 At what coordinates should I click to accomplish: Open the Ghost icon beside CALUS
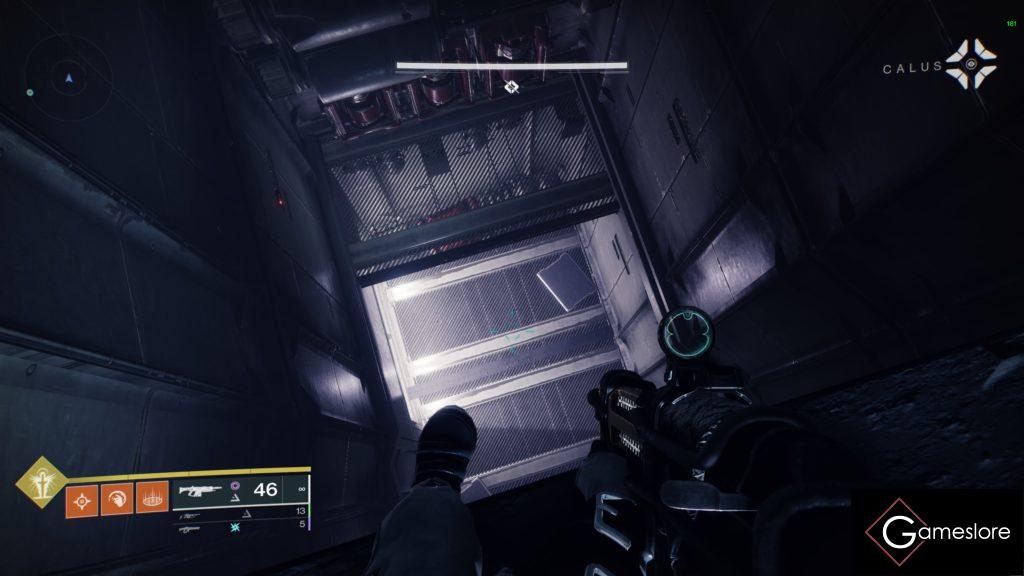[x=971, y=65]
